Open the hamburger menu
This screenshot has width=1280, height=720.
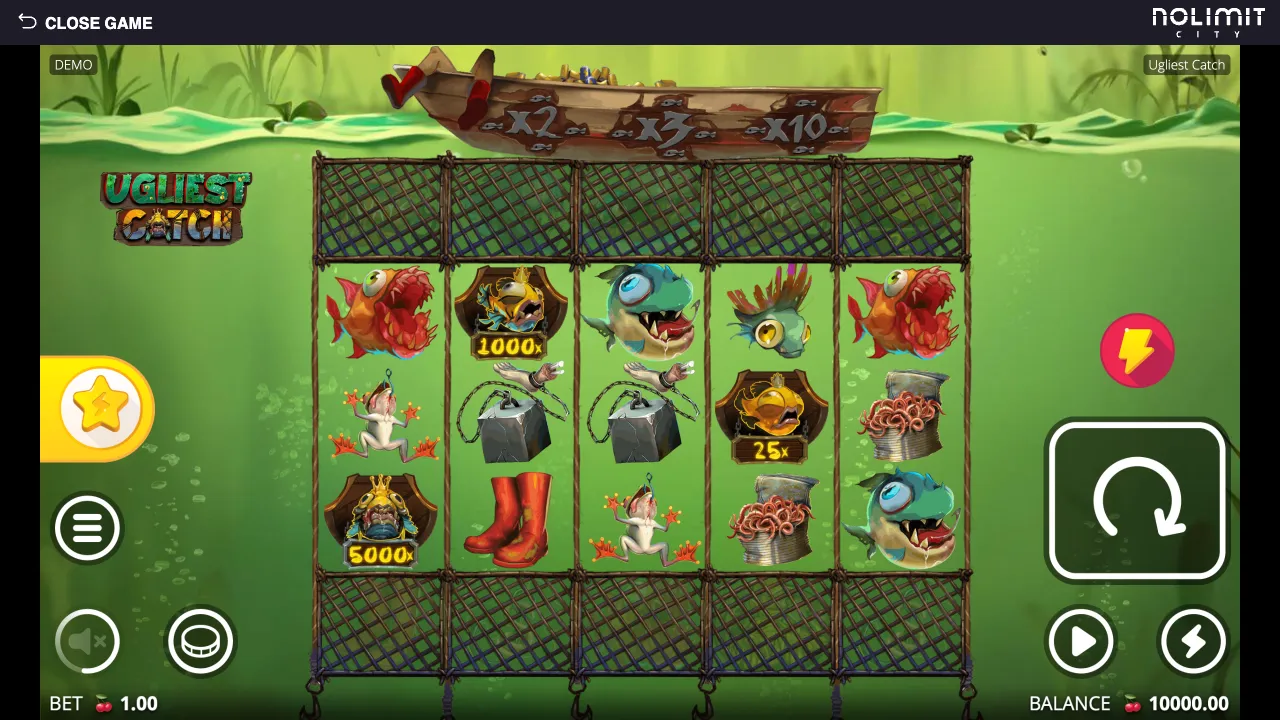pos(87,528)
